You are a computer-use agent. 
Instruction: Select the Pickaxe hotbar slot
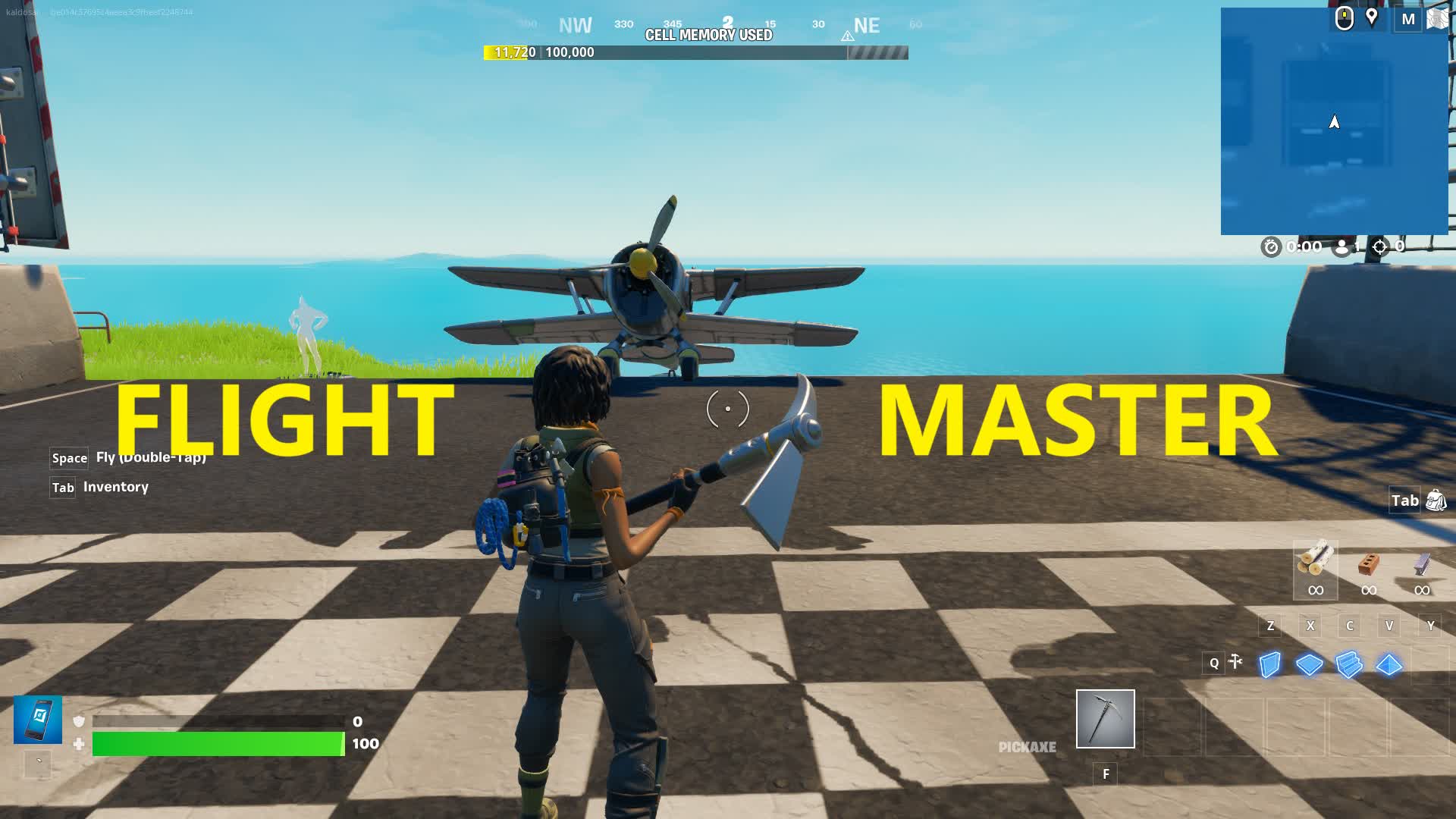click(x=1105, y=718)
